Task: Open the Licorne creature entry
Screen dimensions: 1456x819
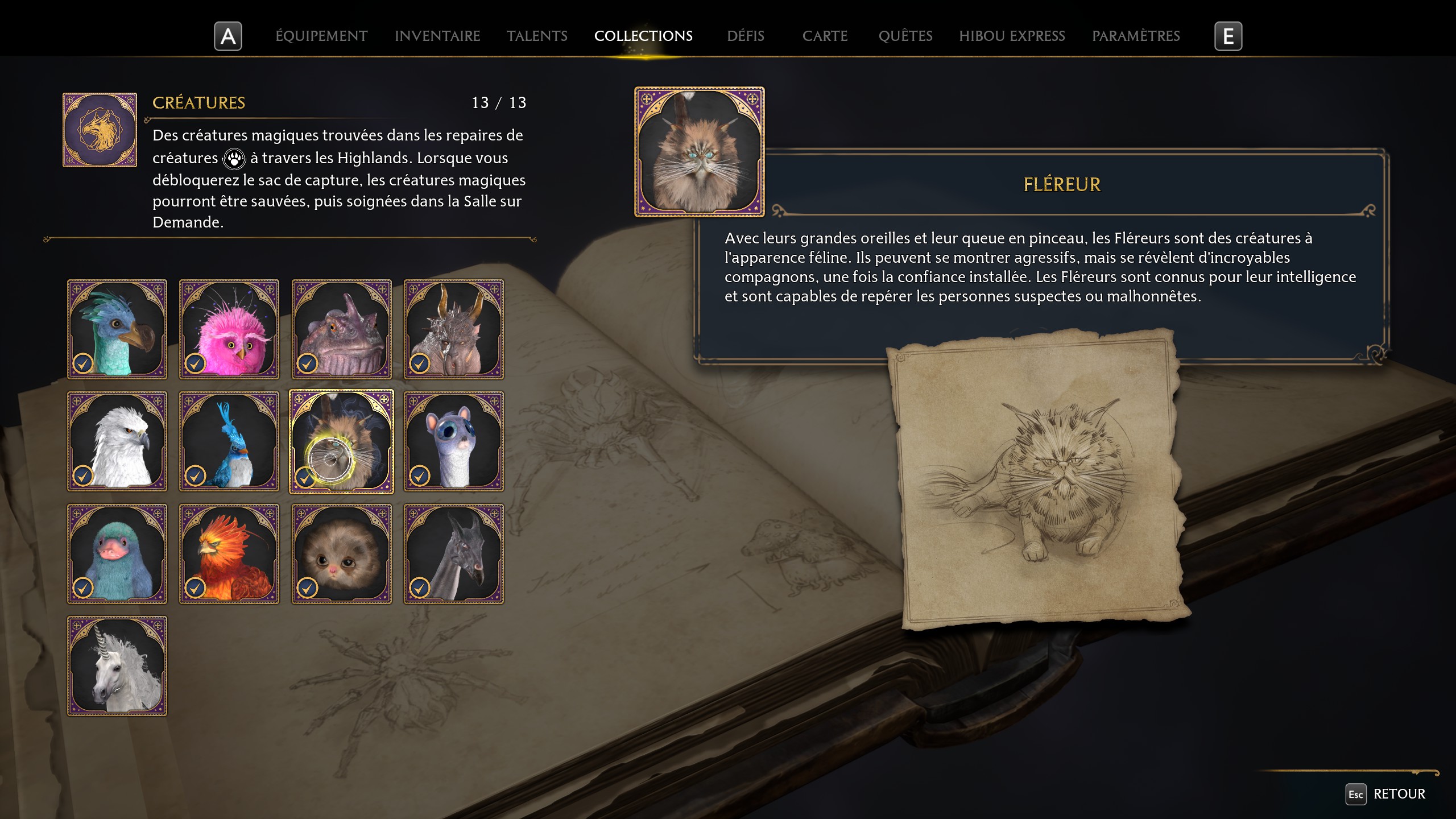Action: (117, 665)
